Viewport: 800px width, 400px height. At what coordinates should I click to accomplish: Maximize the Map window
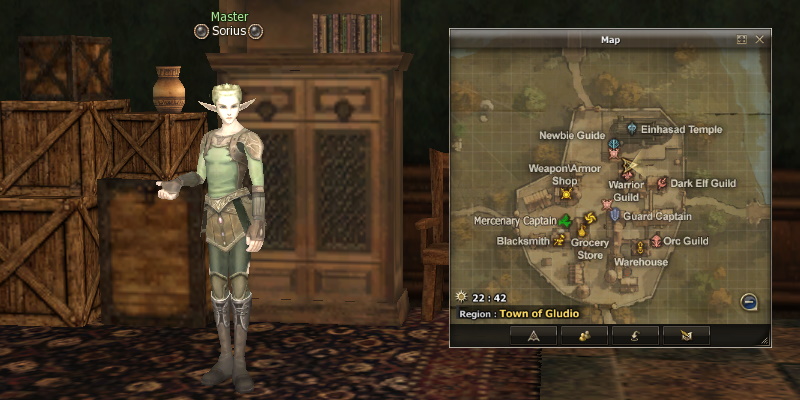point(742,40)
